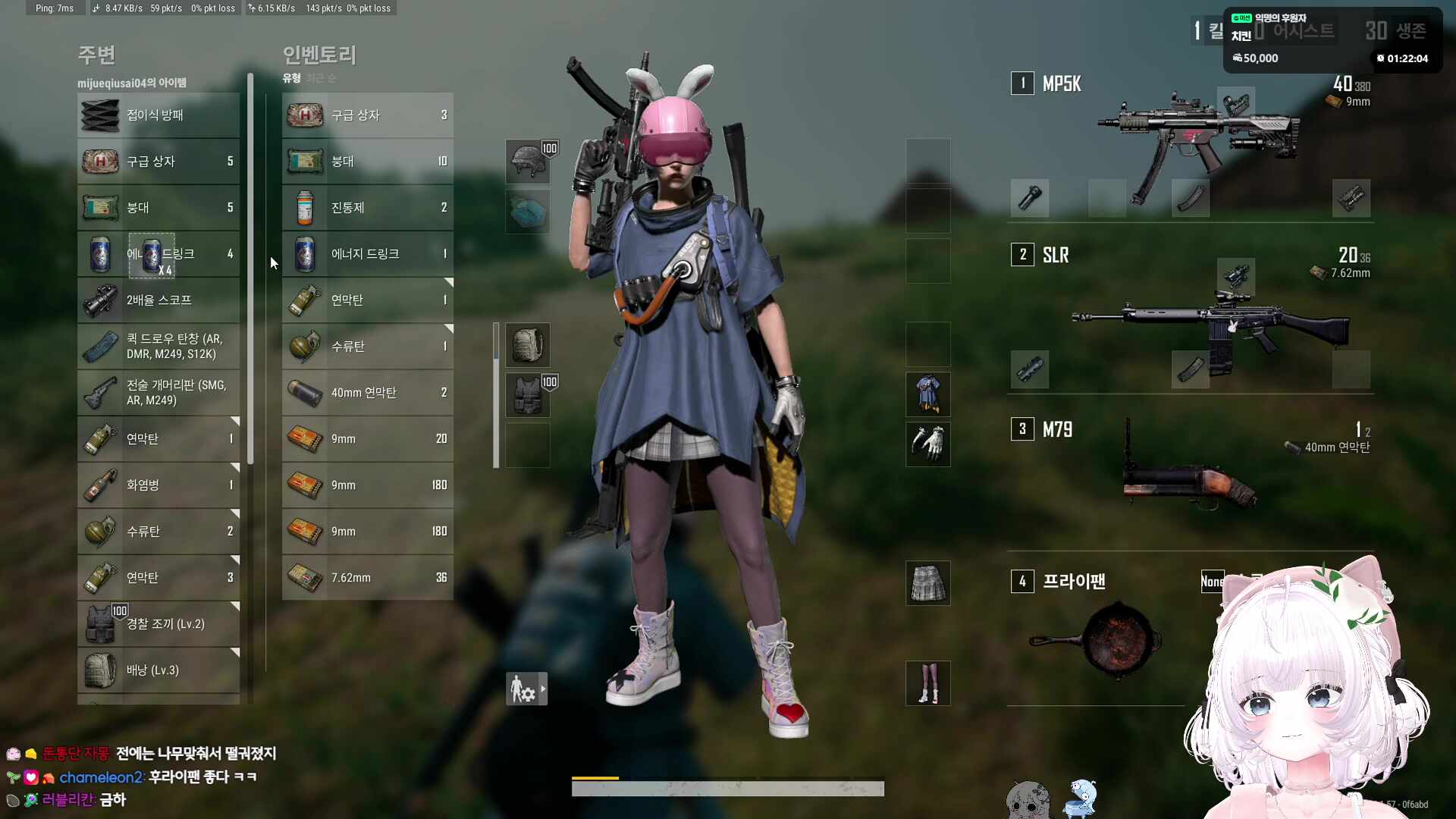Open the character pose settings gear icon
The height and width of the screenshot is (819, 1456).
pyautogui.click(x=522, y=688)
